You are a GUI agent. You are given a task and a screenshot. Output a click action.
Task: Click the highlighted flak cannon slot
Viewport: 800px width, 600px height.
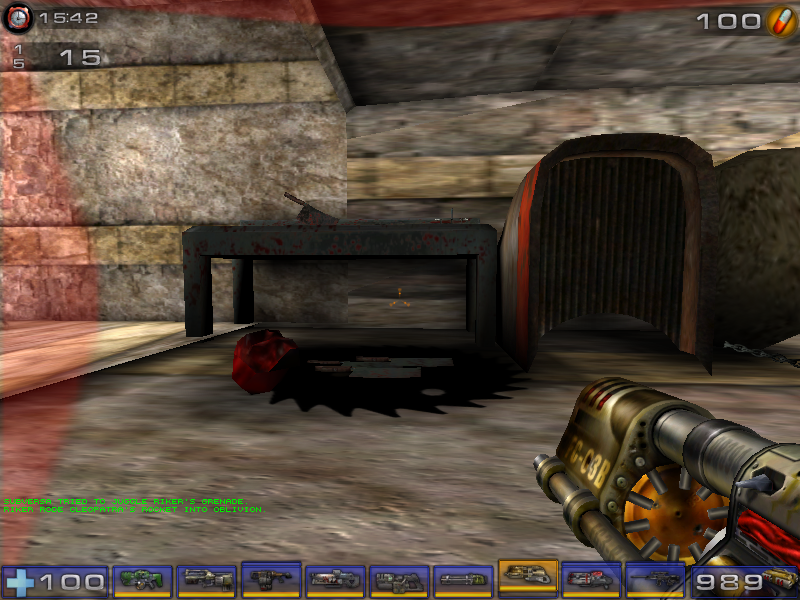click(x=527, y=577)
